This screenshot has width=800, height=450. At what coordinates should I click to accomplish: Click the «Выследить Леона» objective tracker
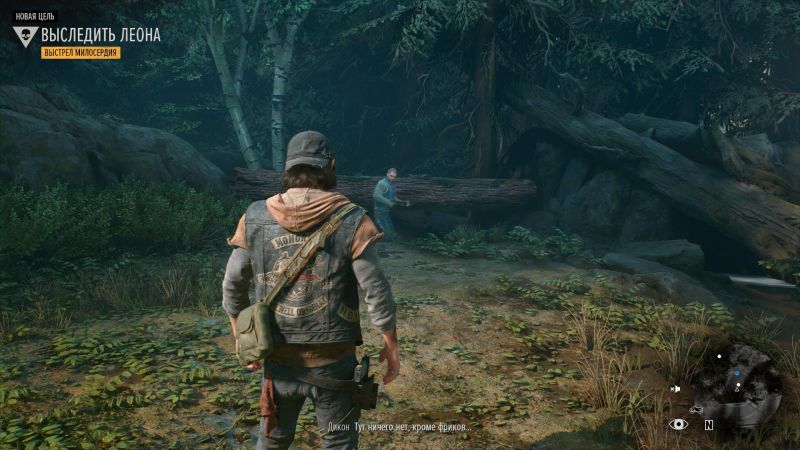pyautogui.click(x=100, y=35)
